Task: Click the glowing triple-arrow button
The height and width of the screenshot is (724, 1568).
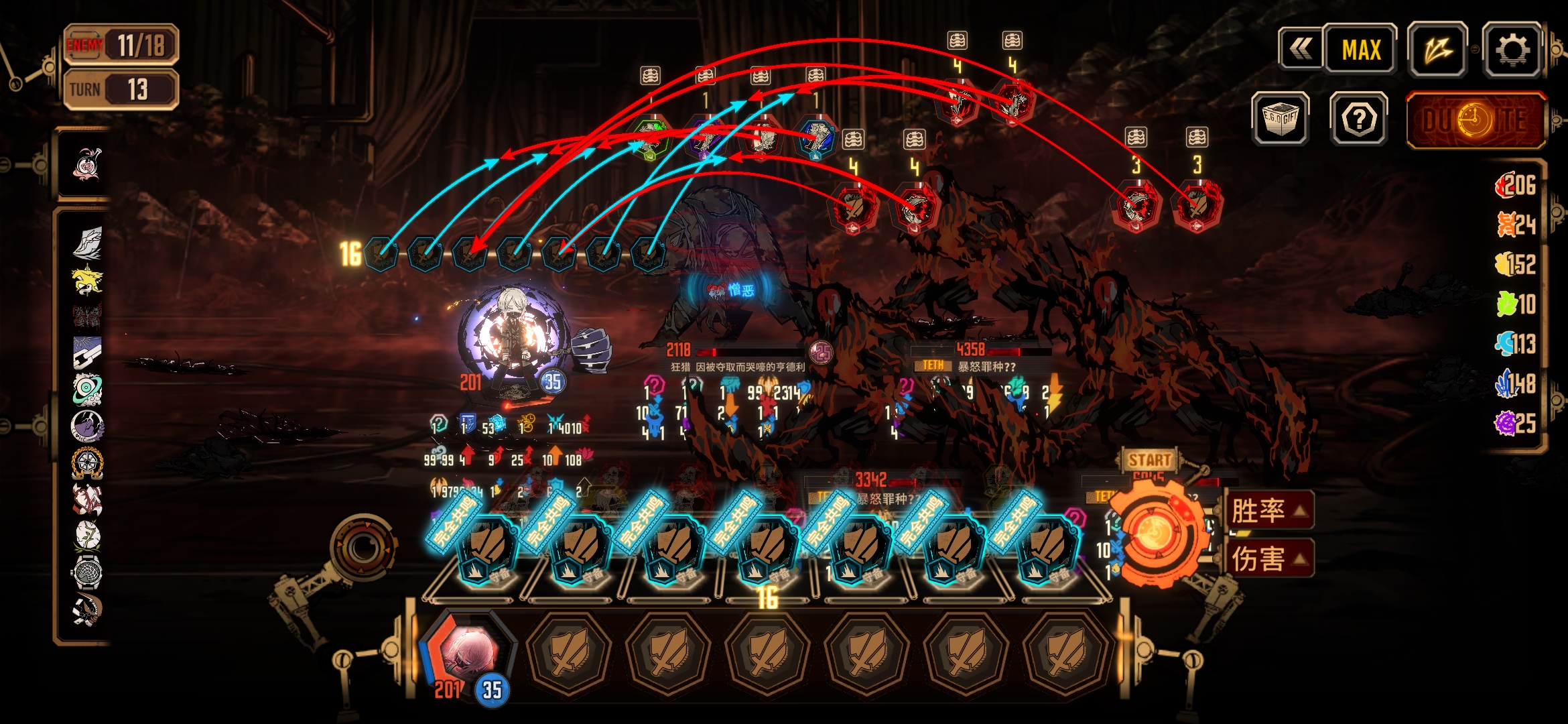Action: tap(1437, 50)
